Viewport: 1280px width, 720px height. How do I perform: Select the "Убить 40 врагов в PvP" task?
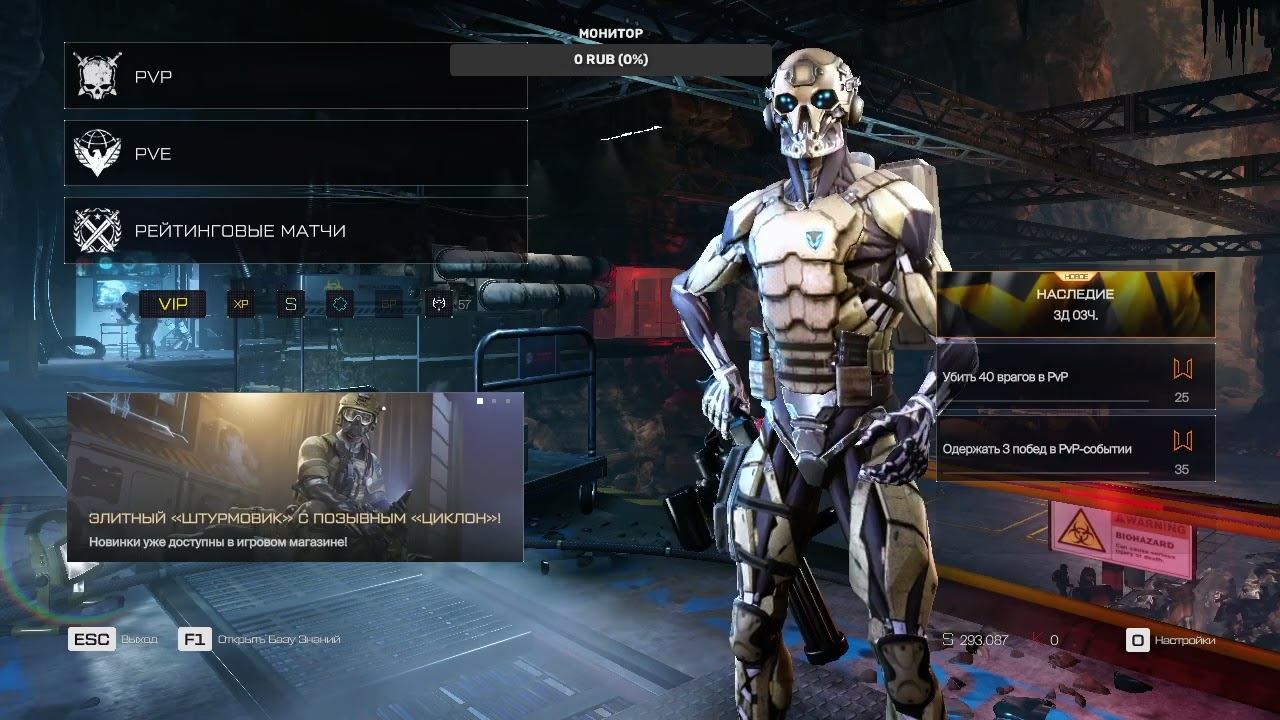[1075, 377]
